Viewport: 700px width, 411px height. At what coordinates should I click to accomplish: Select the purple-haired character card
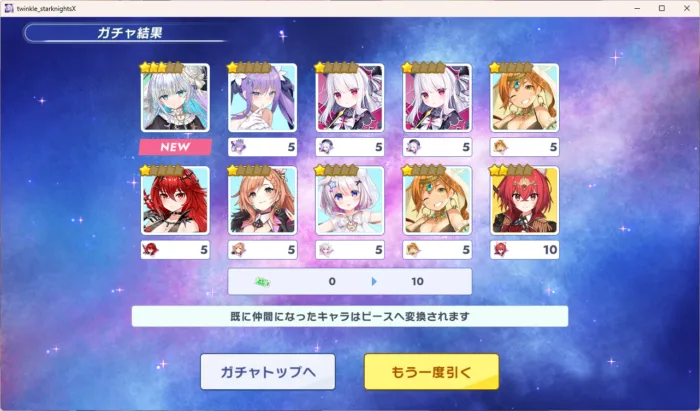[x=262, y=99]
